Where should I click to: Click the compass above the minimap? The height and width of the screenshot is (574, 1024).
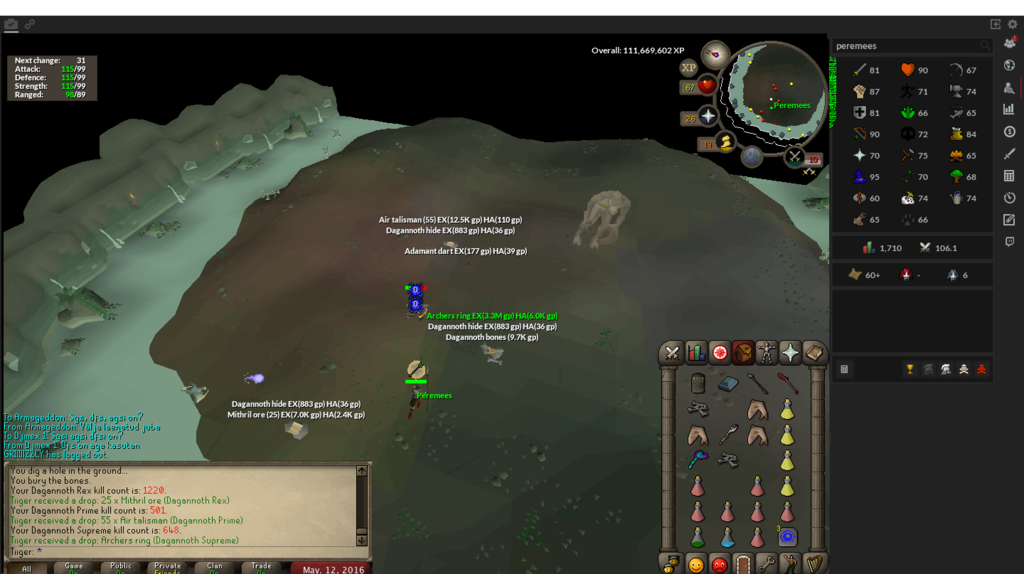pos(715,55)
